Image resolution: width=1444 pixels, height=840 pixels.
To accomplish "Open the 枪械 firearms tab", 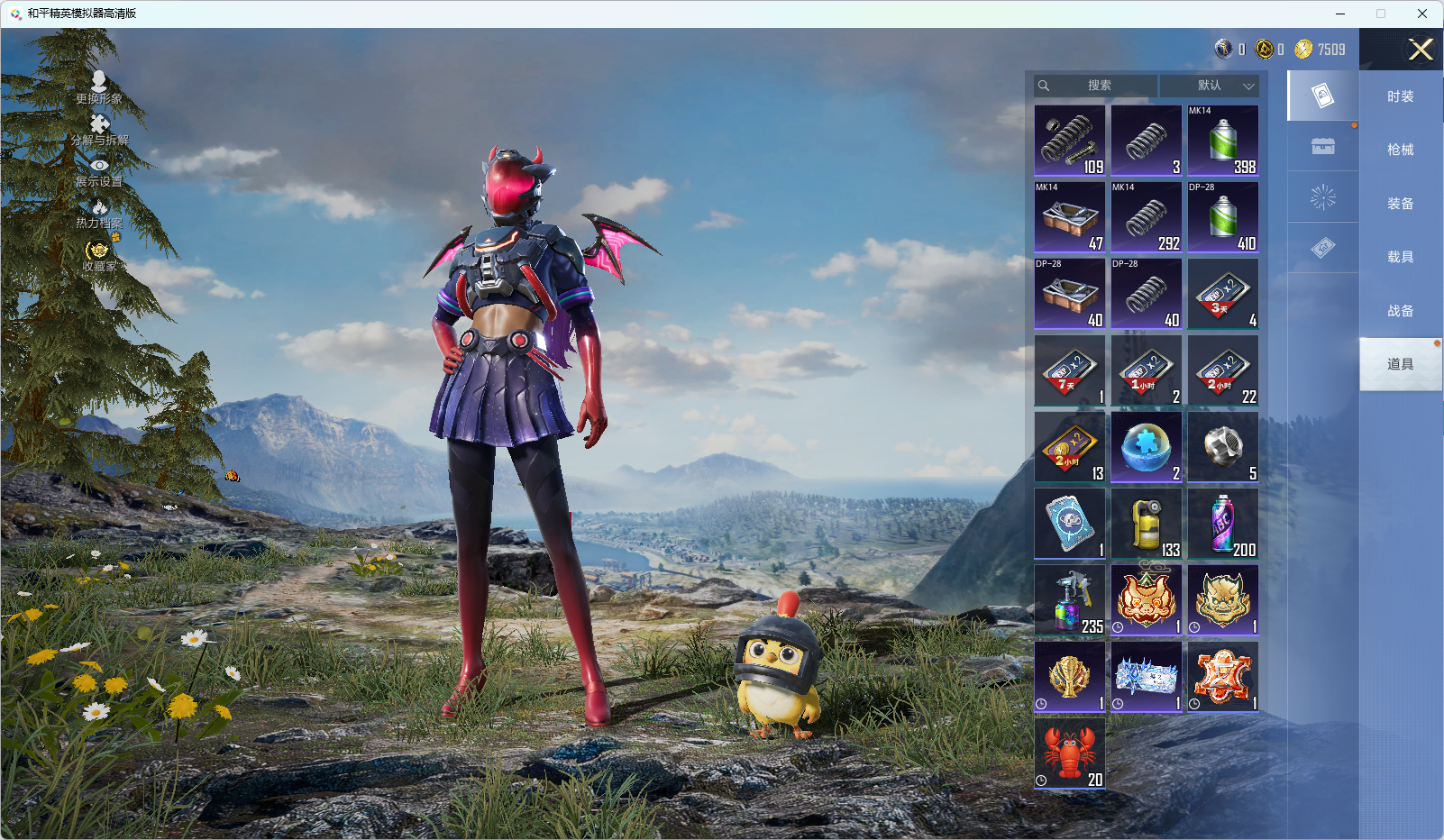I will click(x=1400, y=150).
